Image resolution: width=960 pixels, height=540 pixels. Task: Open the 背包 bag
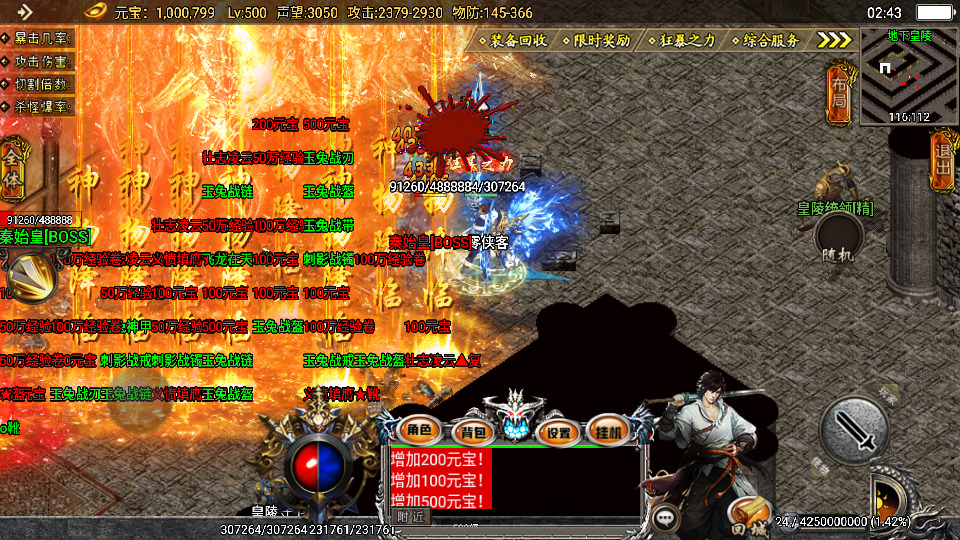(x=467, y=432)
